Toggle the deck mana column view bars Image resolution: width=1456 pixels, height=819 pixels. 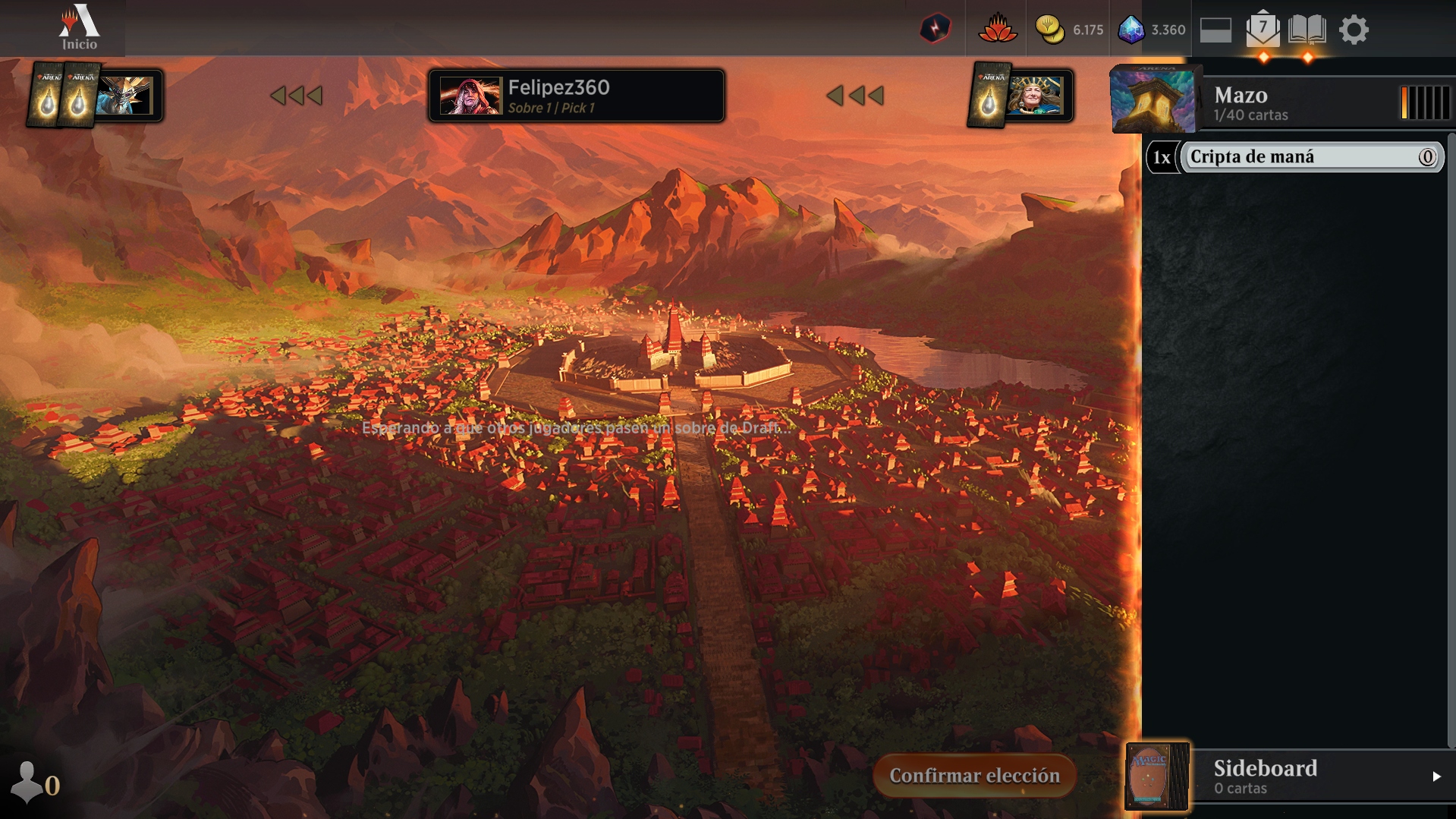point(1424,102)
